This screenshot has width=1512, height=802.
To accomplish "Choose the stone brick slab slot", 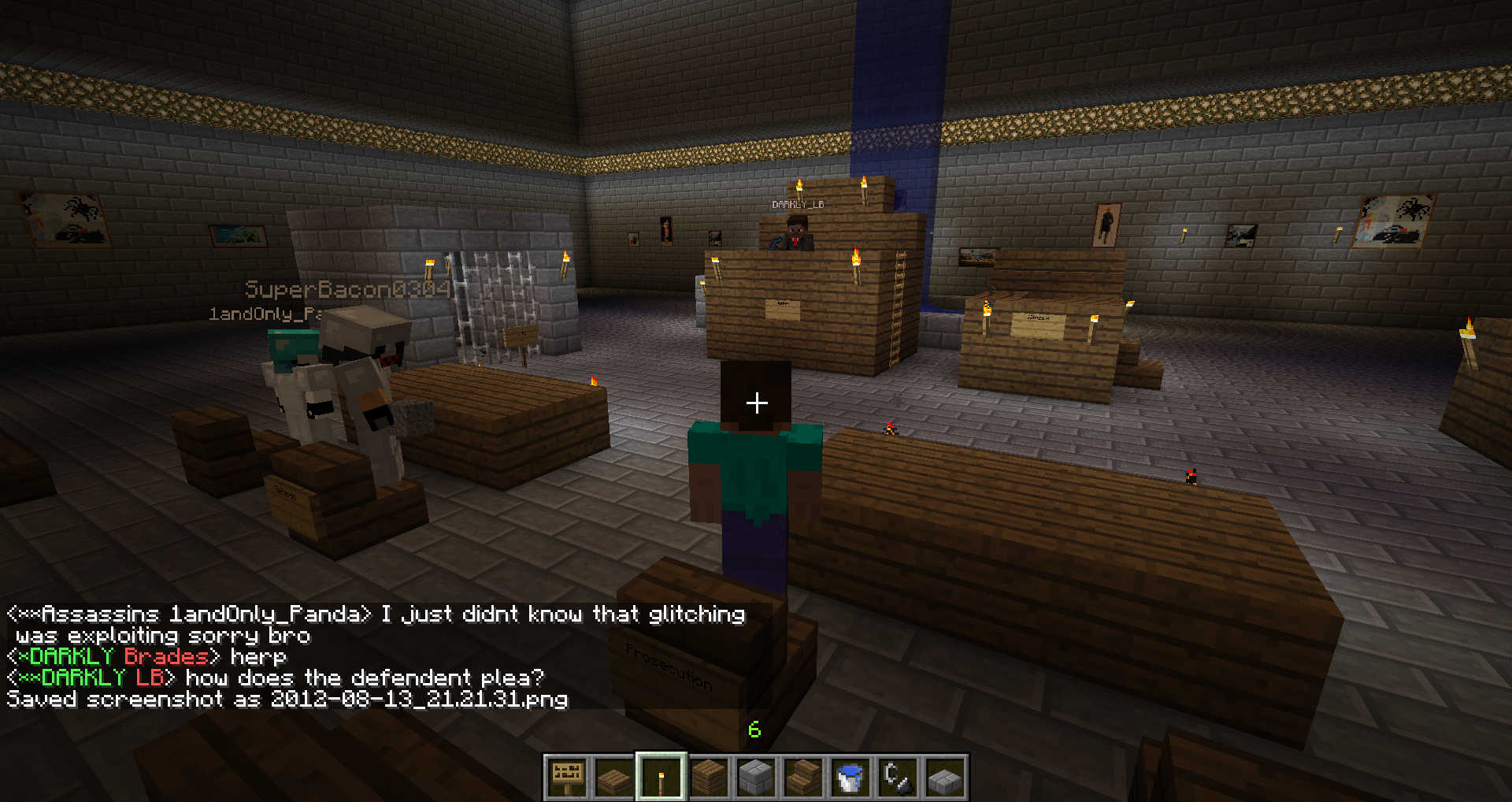I will tap(945, 777).
